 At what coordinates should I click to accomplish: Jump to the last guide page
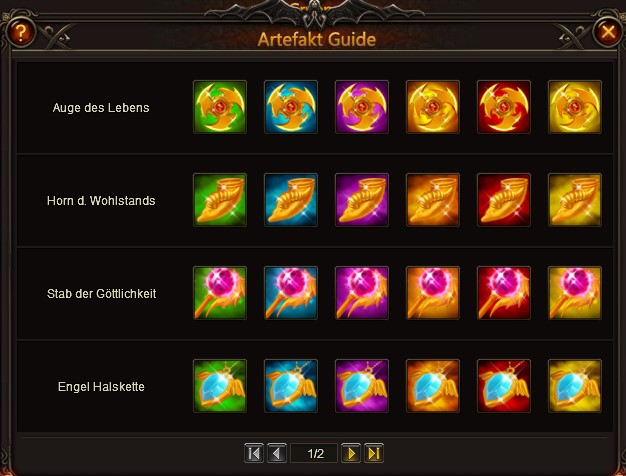click(375, 453)
